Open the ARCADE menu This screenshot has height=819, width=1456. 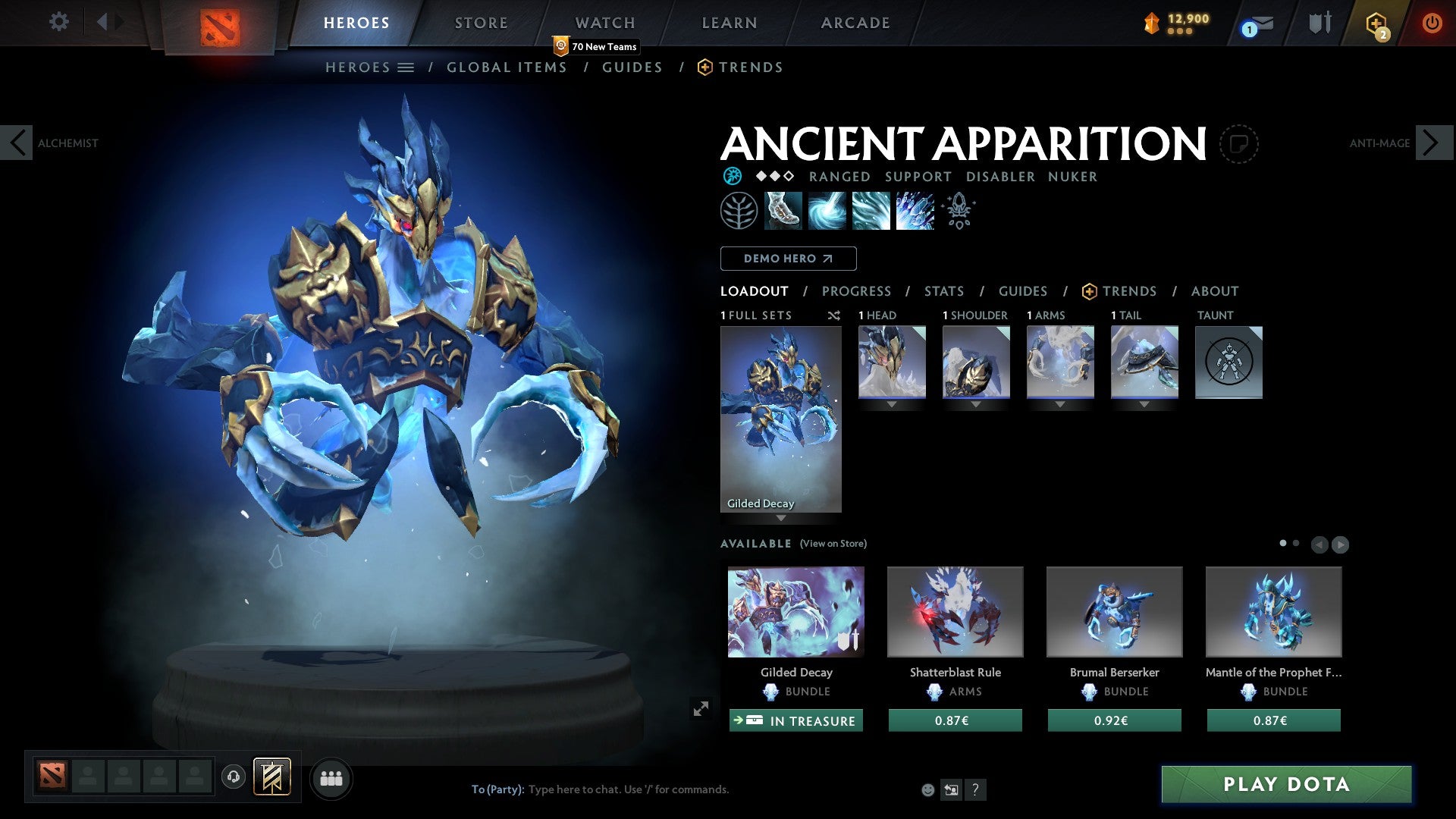pyautogui.click(x=855, y=22)
